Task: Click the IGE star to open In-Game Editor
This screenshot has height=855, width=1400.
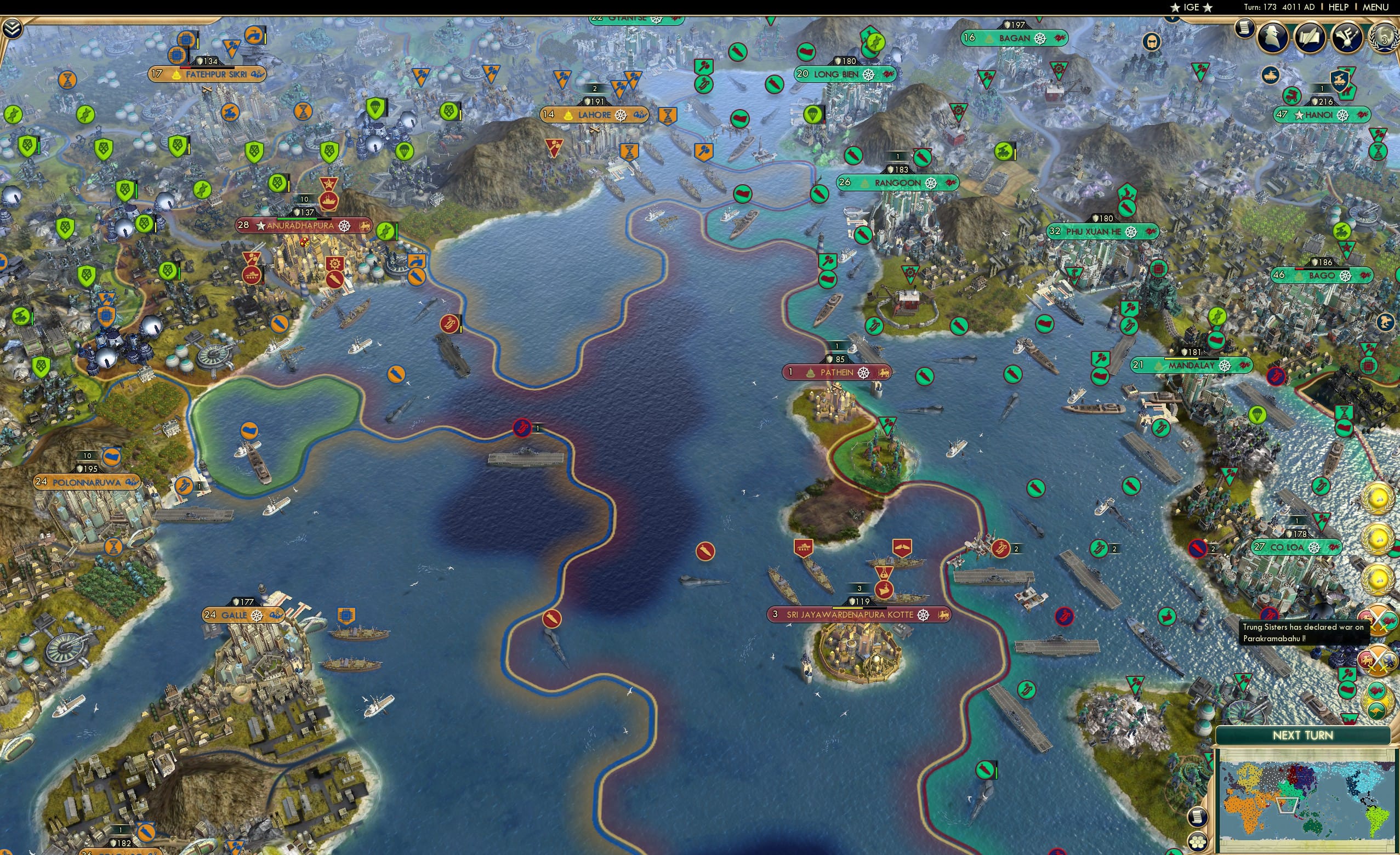Action: (x=1175, y=7)
